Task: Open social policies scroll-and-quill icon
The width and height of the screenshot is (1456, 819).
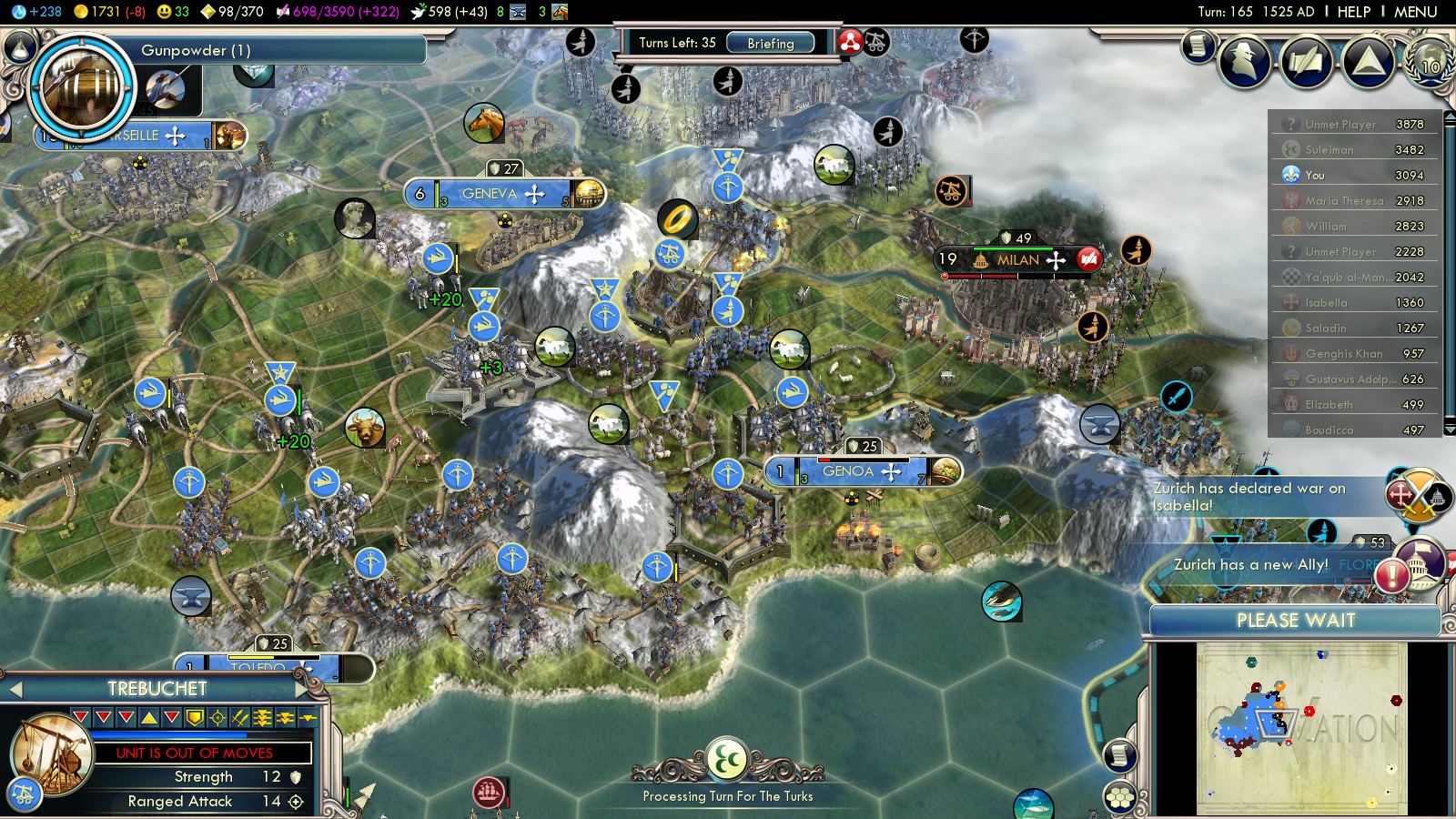Action: point(1306,62)
